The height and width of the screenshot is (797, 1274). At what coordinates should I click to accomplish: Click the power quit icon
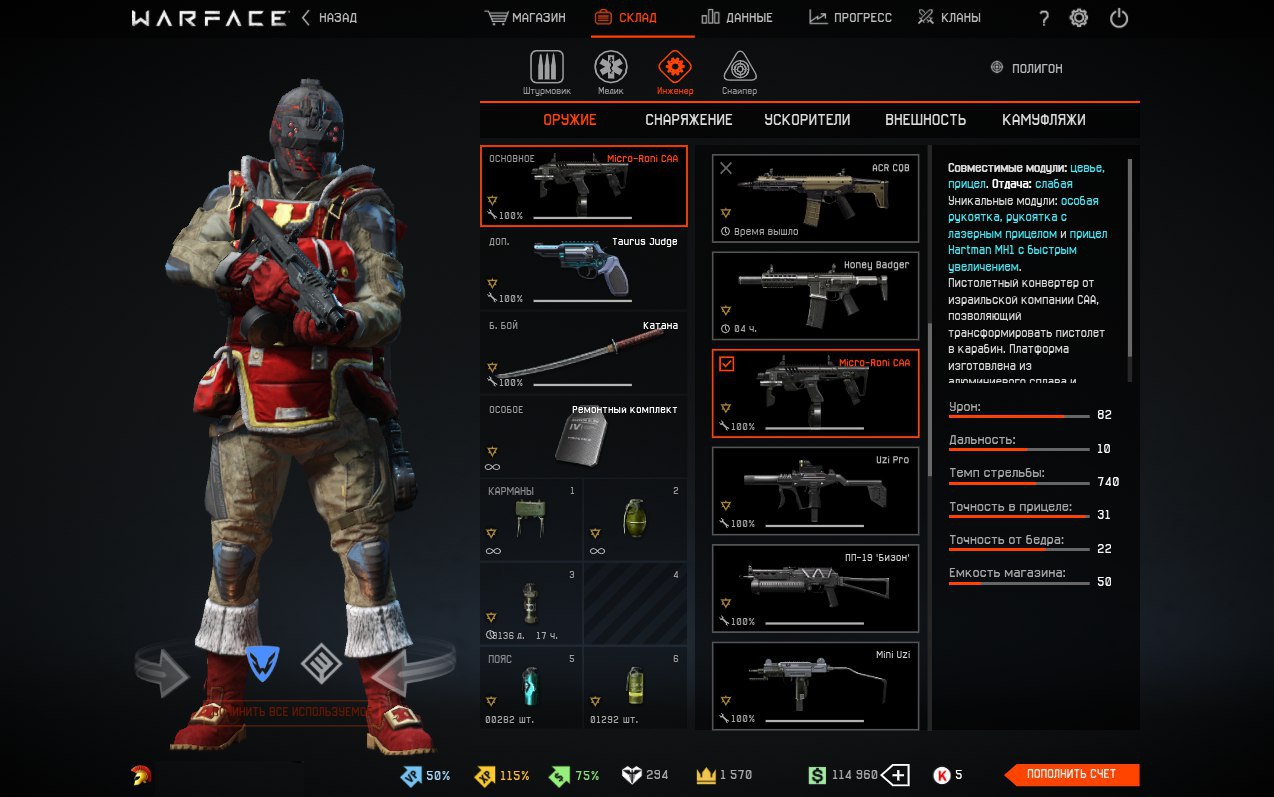click(1119, 18)
